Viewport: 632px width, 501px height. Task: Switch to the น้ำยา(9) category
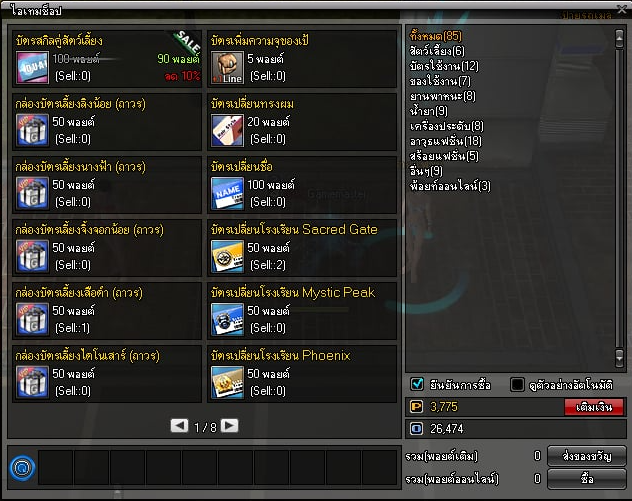pyautogui.click(x=429, y=111)
